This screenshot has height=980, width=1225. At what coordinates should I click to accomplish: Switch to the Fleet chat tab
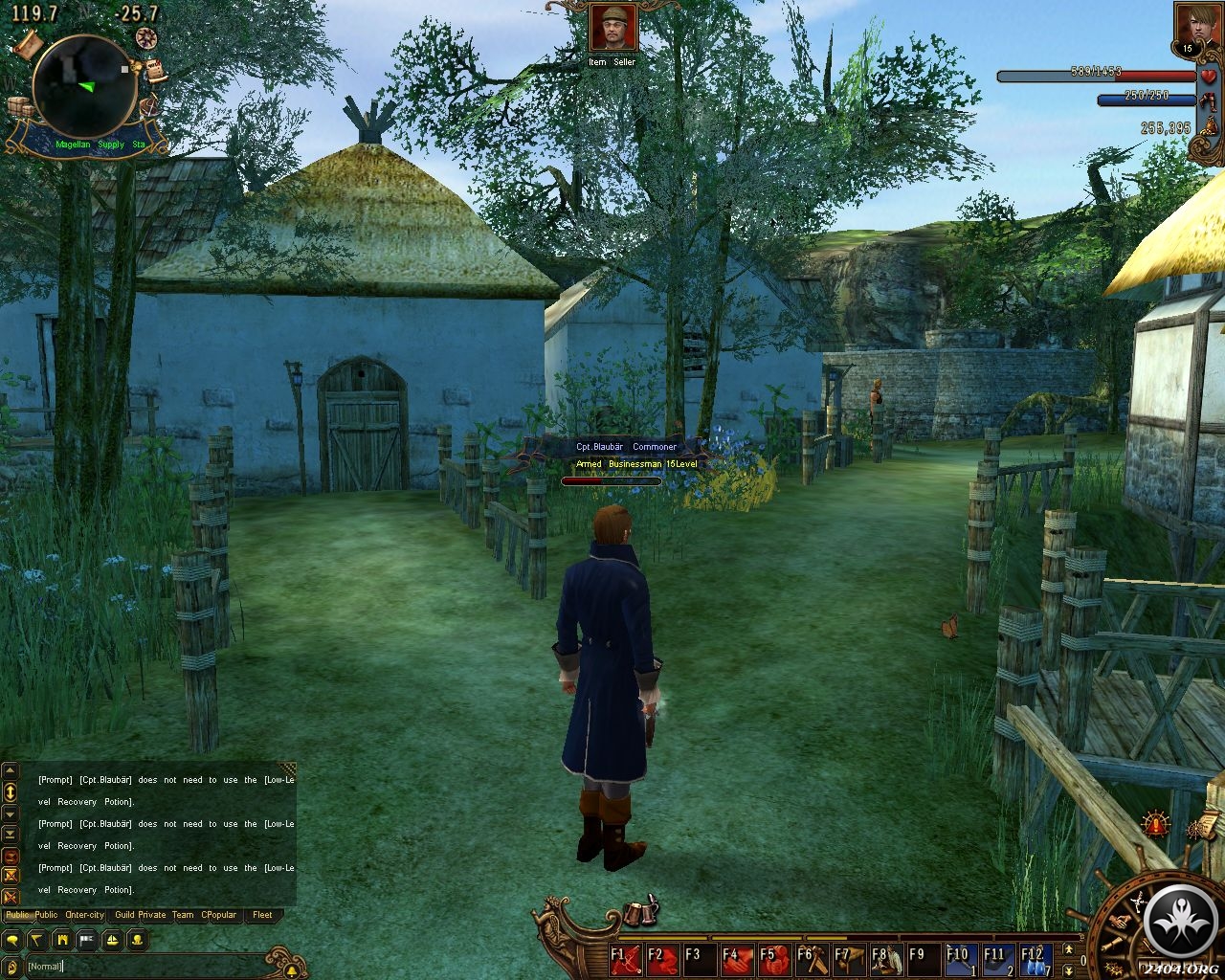point(262,915)
